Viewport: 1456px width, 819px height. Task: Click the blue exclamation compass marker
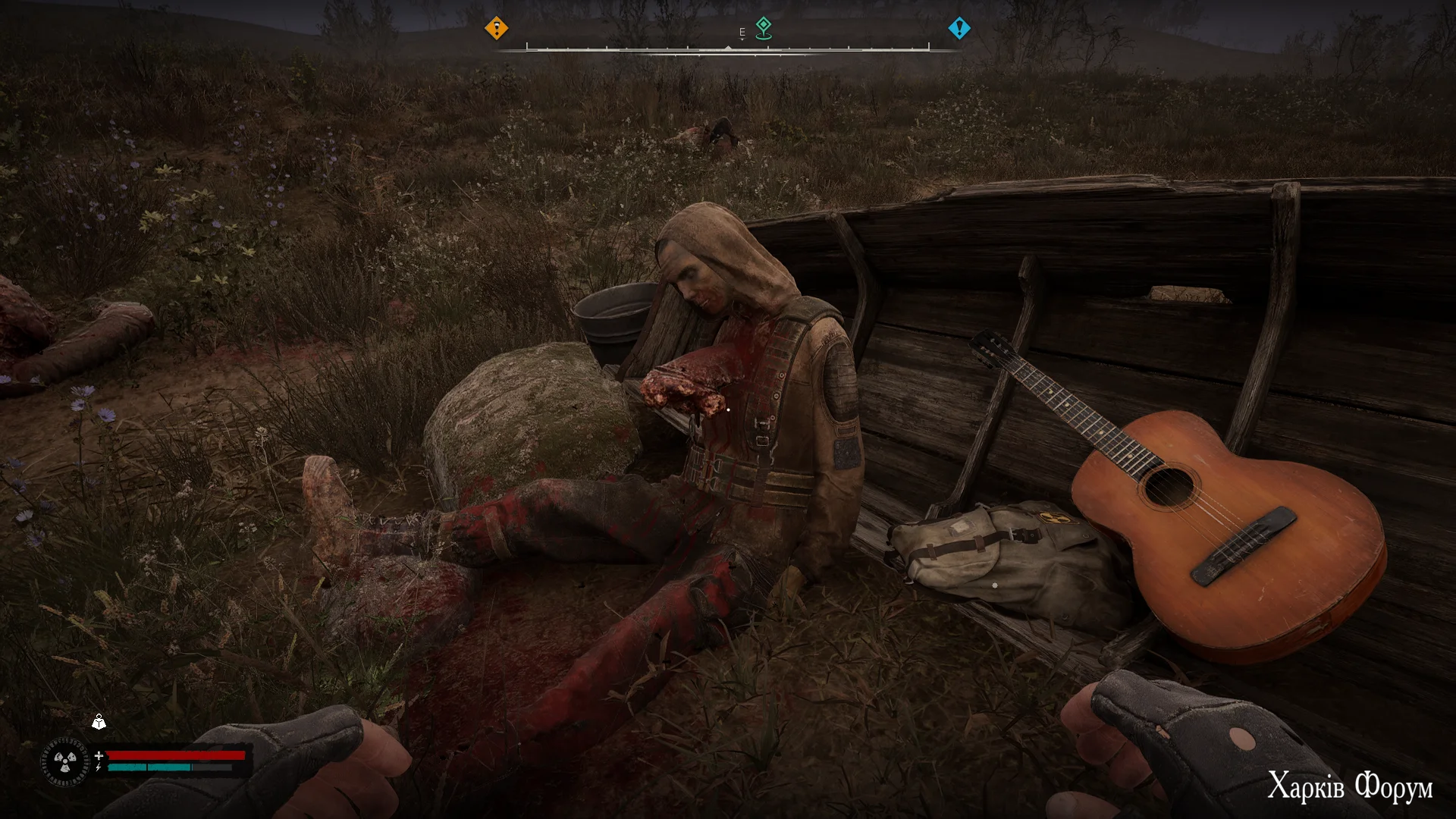[959, 29]
